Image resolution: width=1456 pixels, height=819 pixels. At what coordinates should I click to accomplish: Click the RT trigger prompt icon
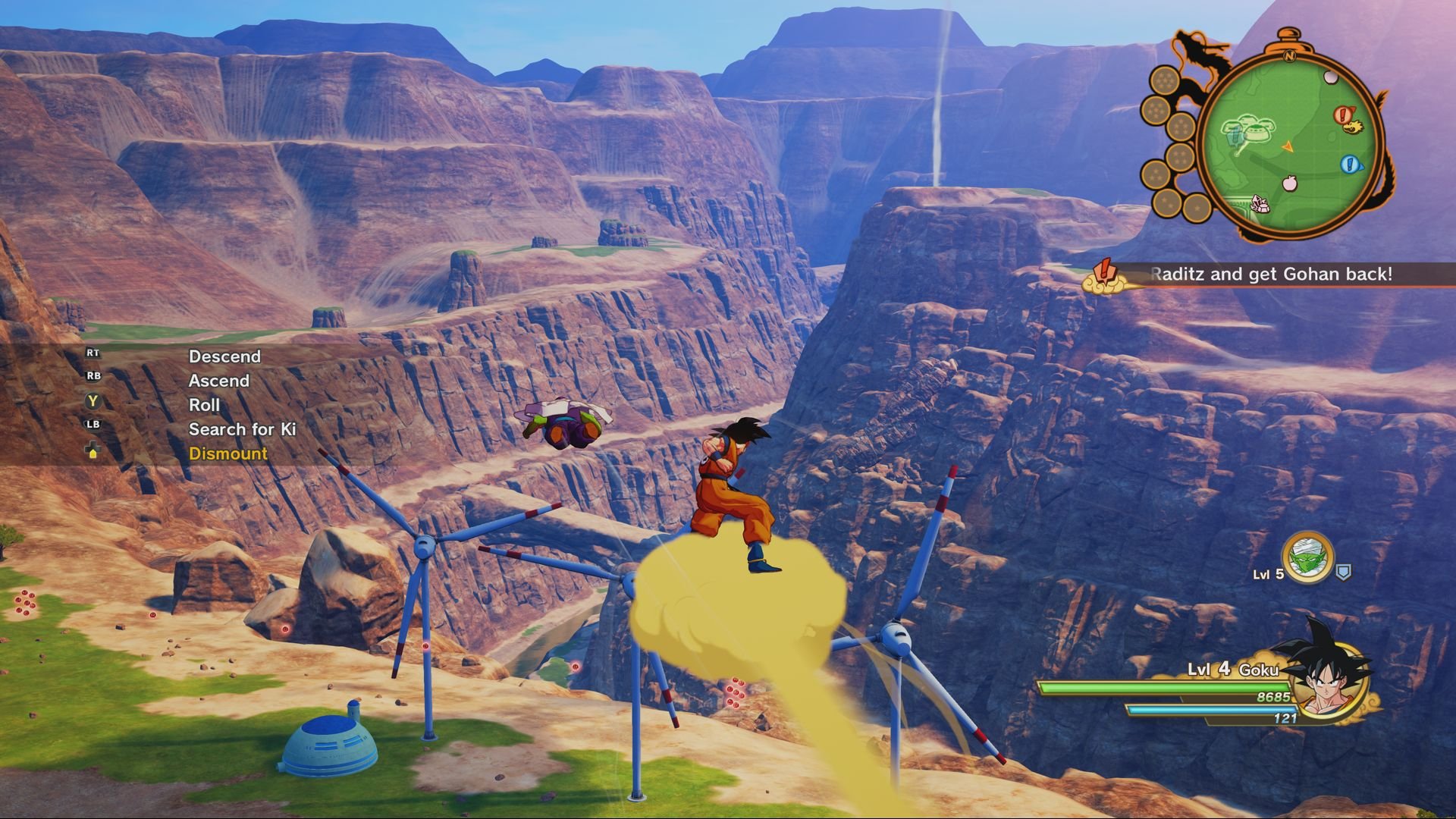(x=93, y=353)
